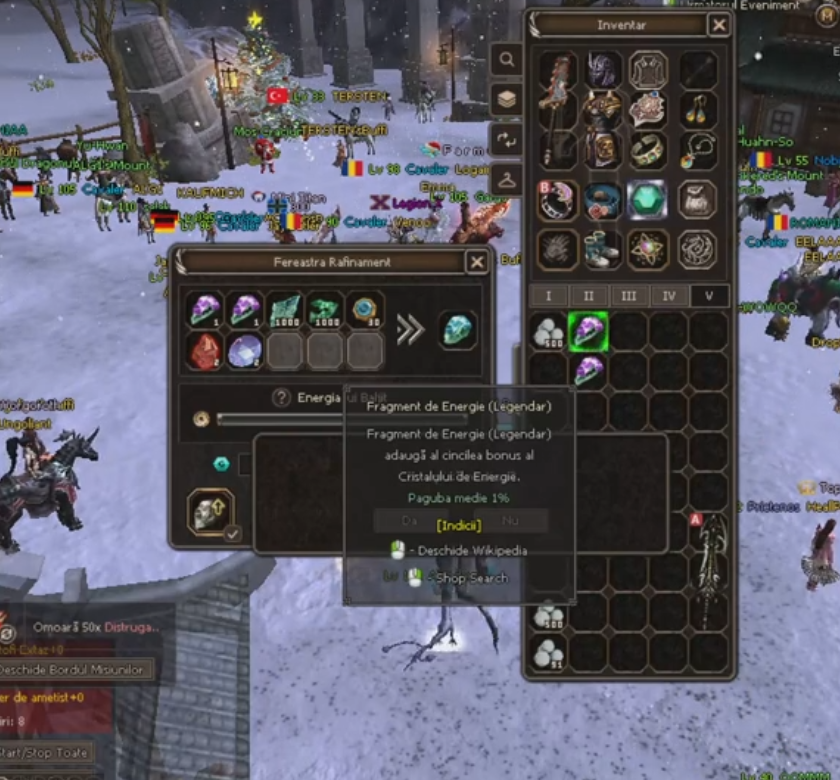
Task: Switch to inventory page I
Action: pos(548,296)
